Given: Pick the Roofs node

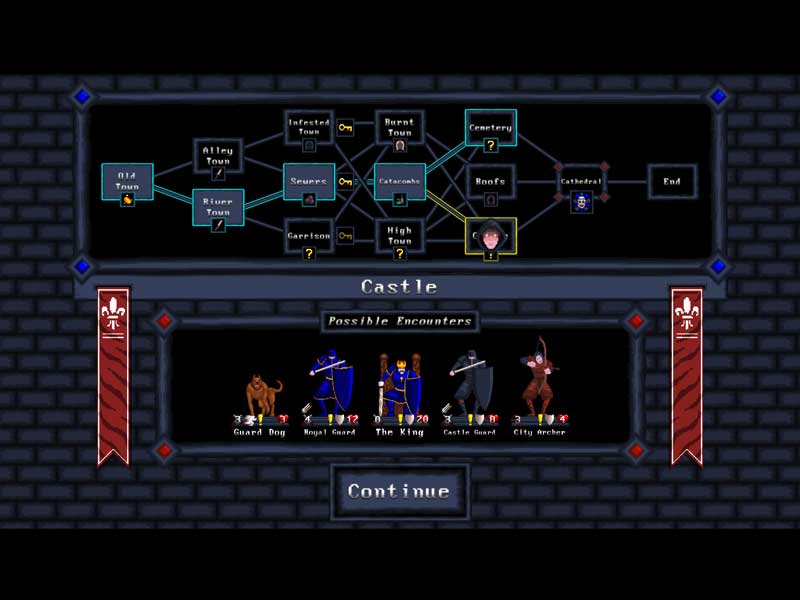Looking at the screenshot, I should [x=490, y=182].
